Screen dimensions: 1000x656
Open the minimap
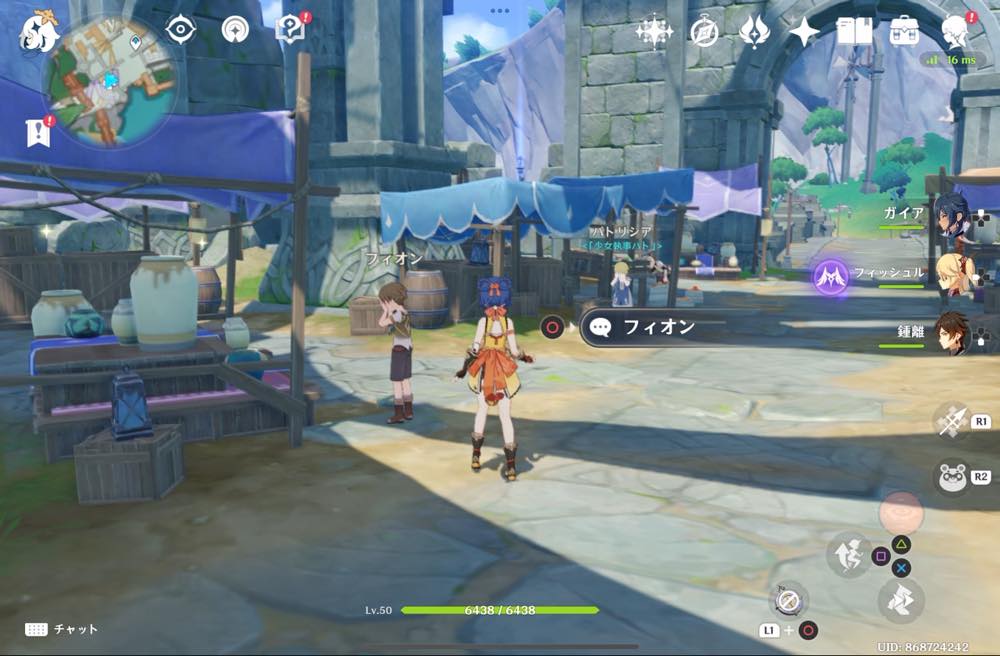pyautogui.click(x=110, y=78)
